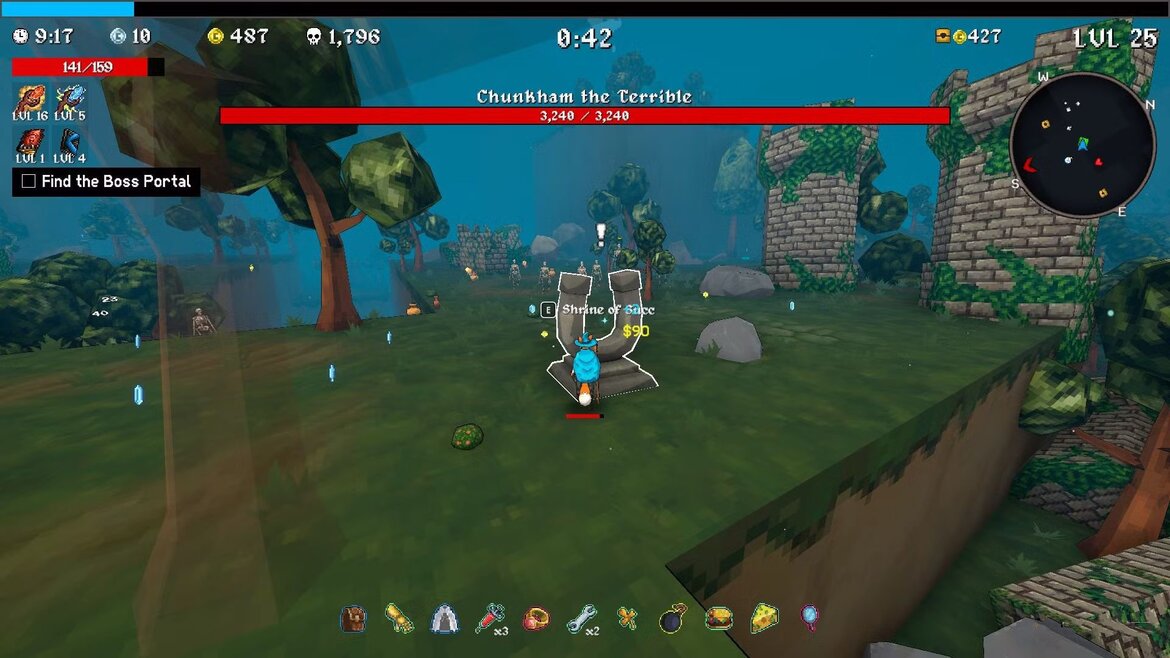Select the ruby ring item icon
Screen dimensions: 1170x658
[x=536, y=619]
